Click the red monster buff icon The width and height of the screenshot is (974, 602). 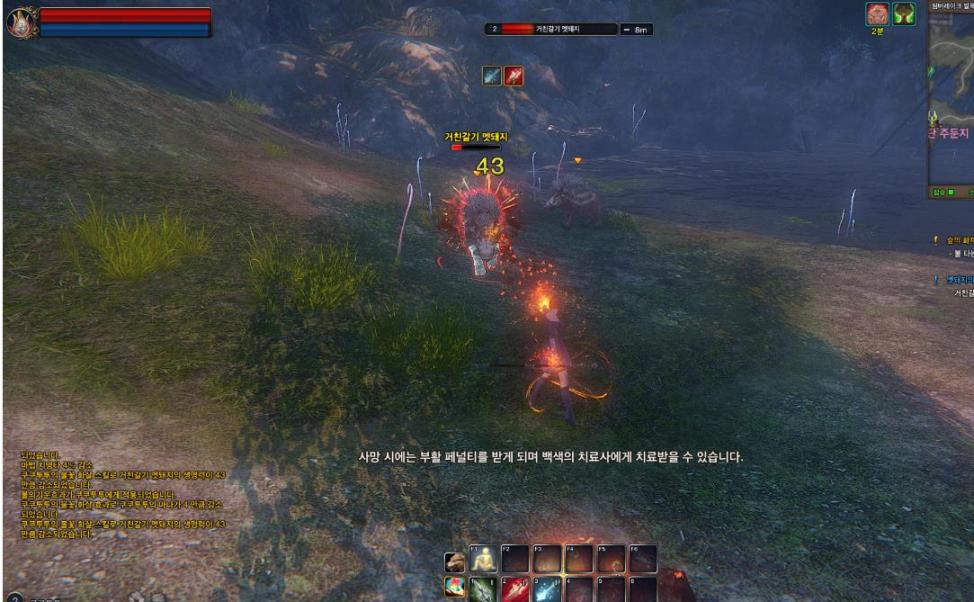click(877, 14)
